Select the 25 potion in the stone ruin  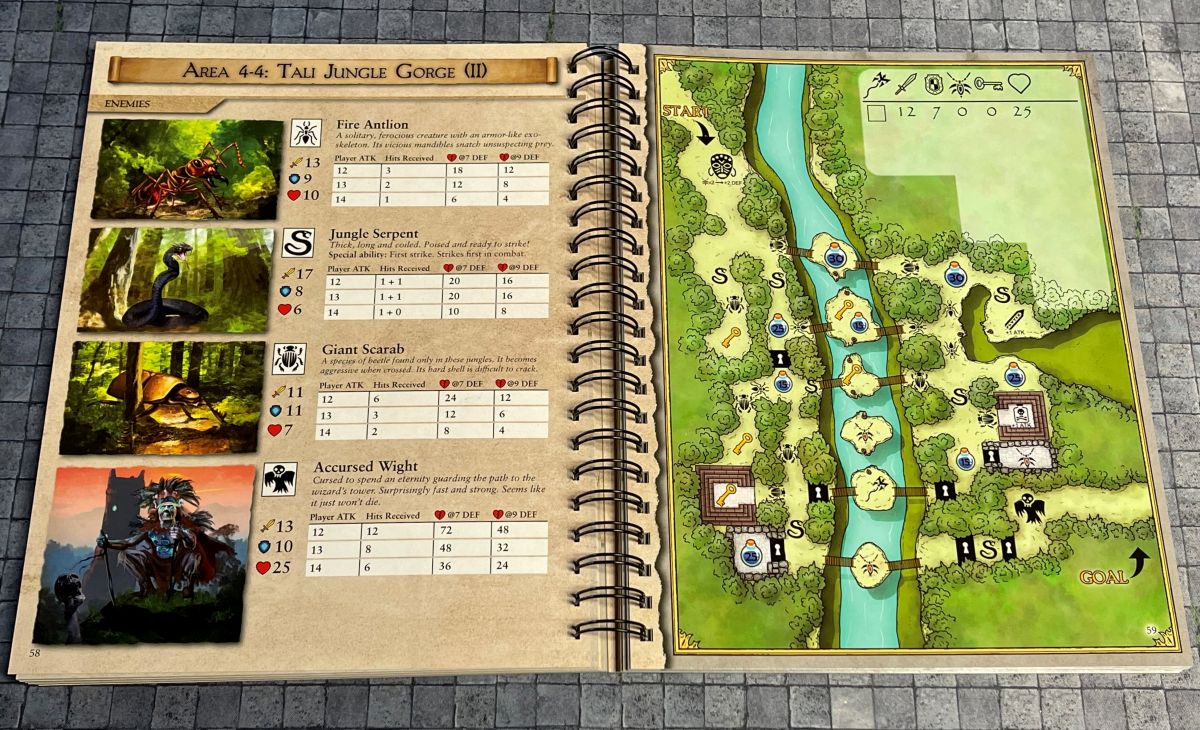pos(749,553)
